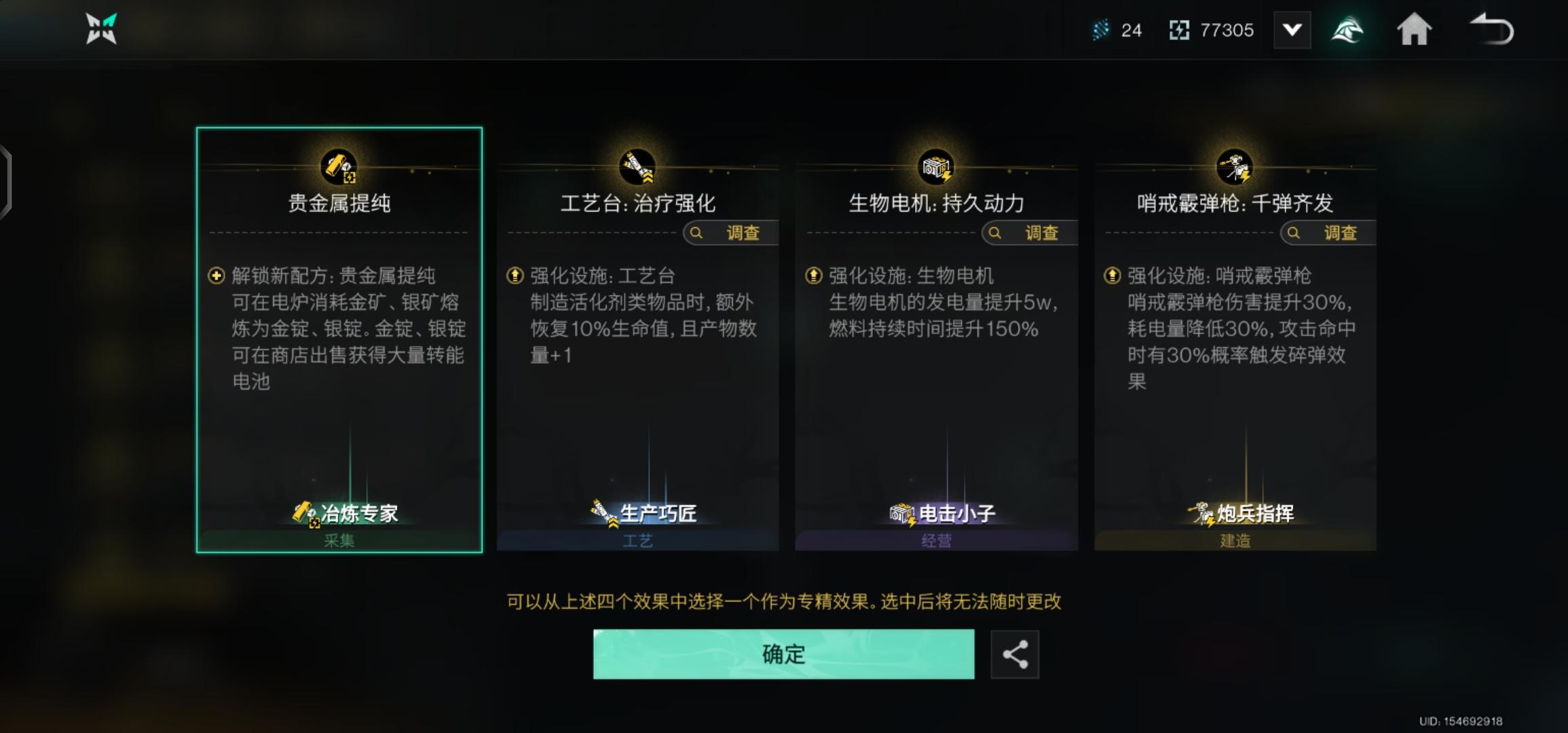
Task: Open sharing via the share icon beside 确定
Action: [1015, 654]
